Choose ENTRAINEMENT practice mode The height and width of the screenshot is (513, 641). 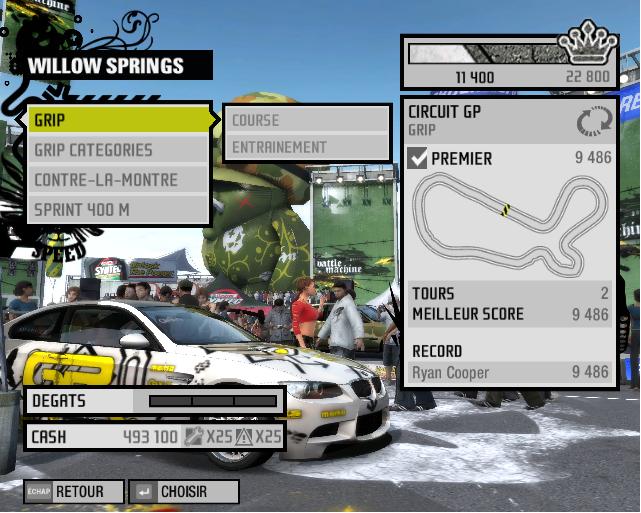[x=305, y=147]
